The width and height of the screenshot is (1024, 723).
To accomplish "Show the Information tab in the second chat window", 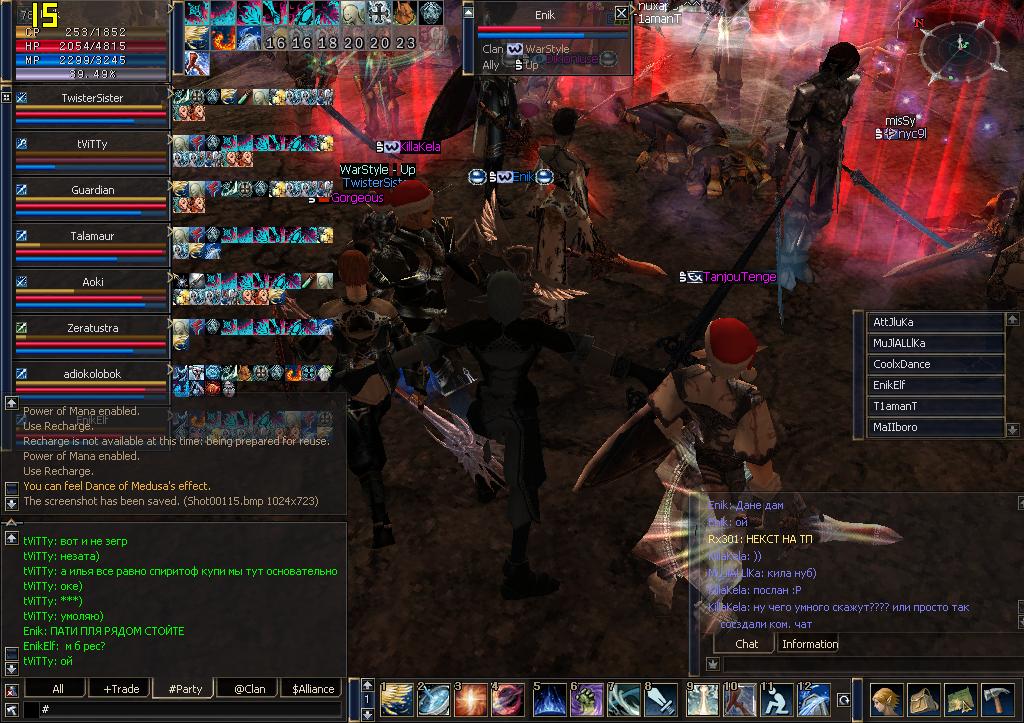I will (x=809, y=644).
